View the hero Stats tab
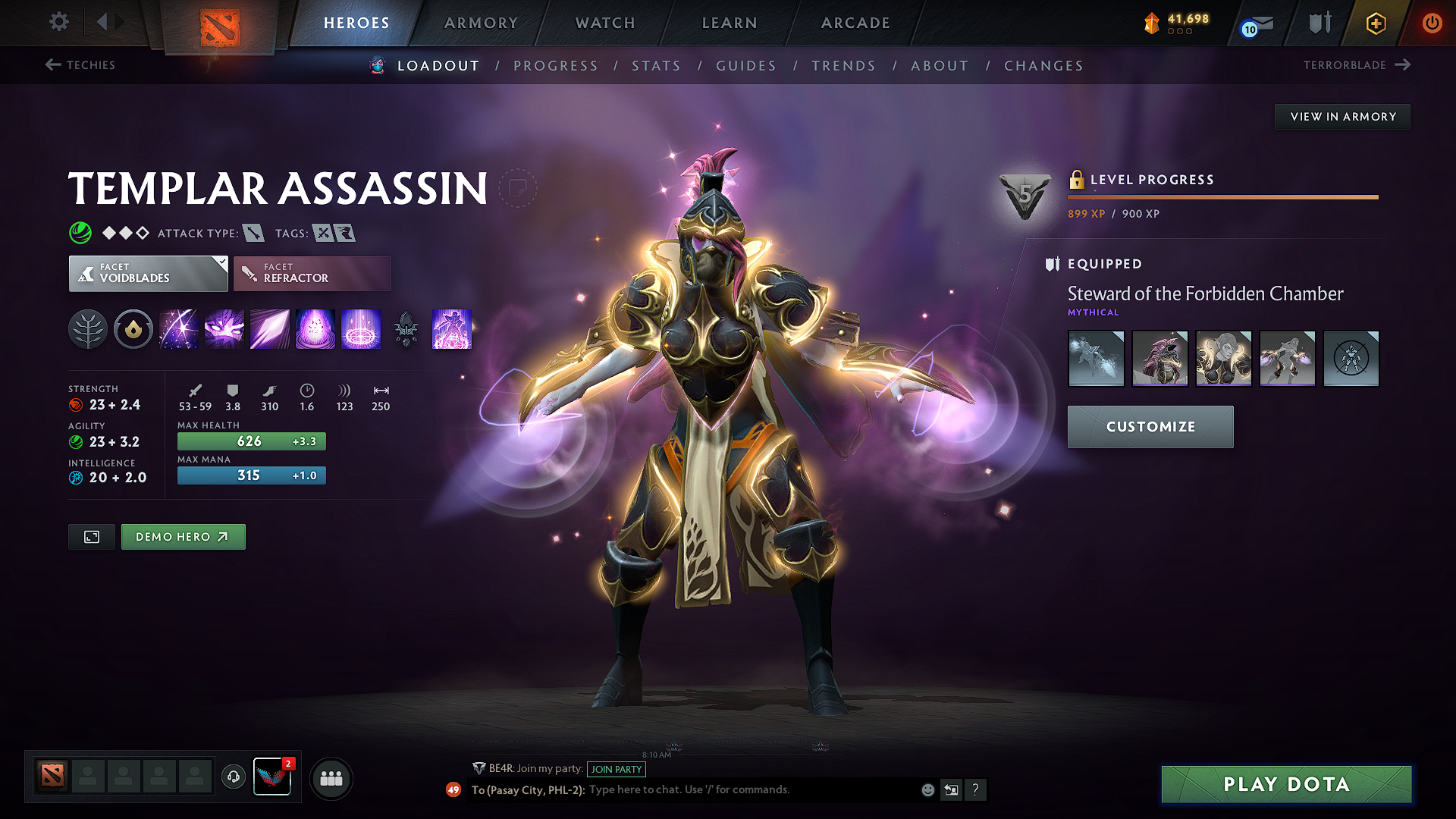The height and width of the screenshot is (819, 1456). [656, 66]
